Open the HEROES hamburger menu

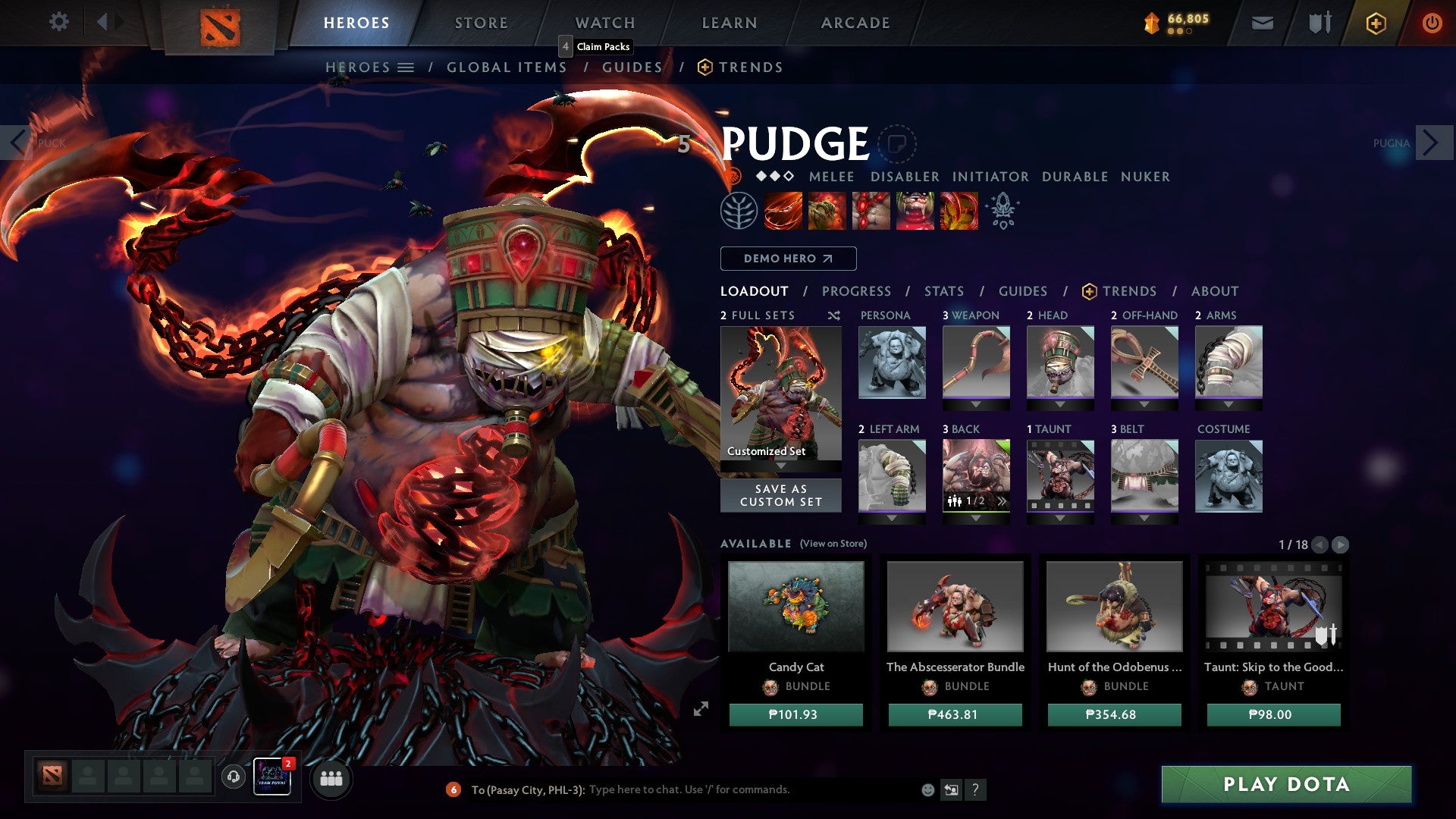[x=404, y=67]
